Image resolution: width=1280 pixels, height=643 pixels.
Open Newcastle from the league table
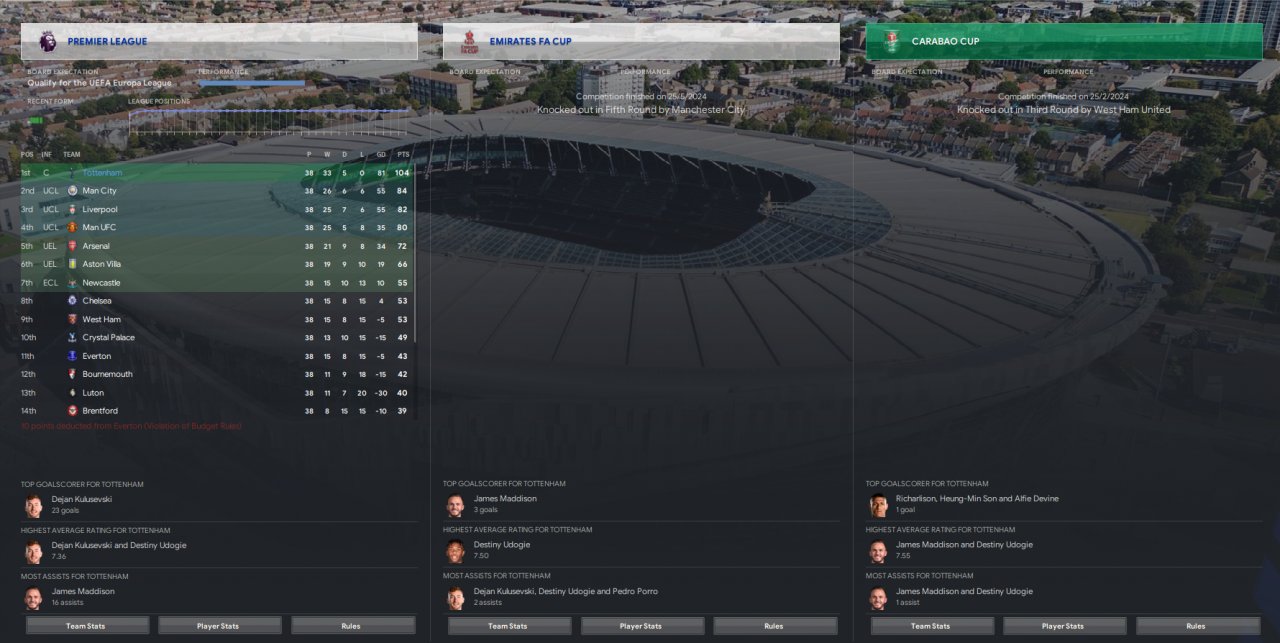point(101,283)
